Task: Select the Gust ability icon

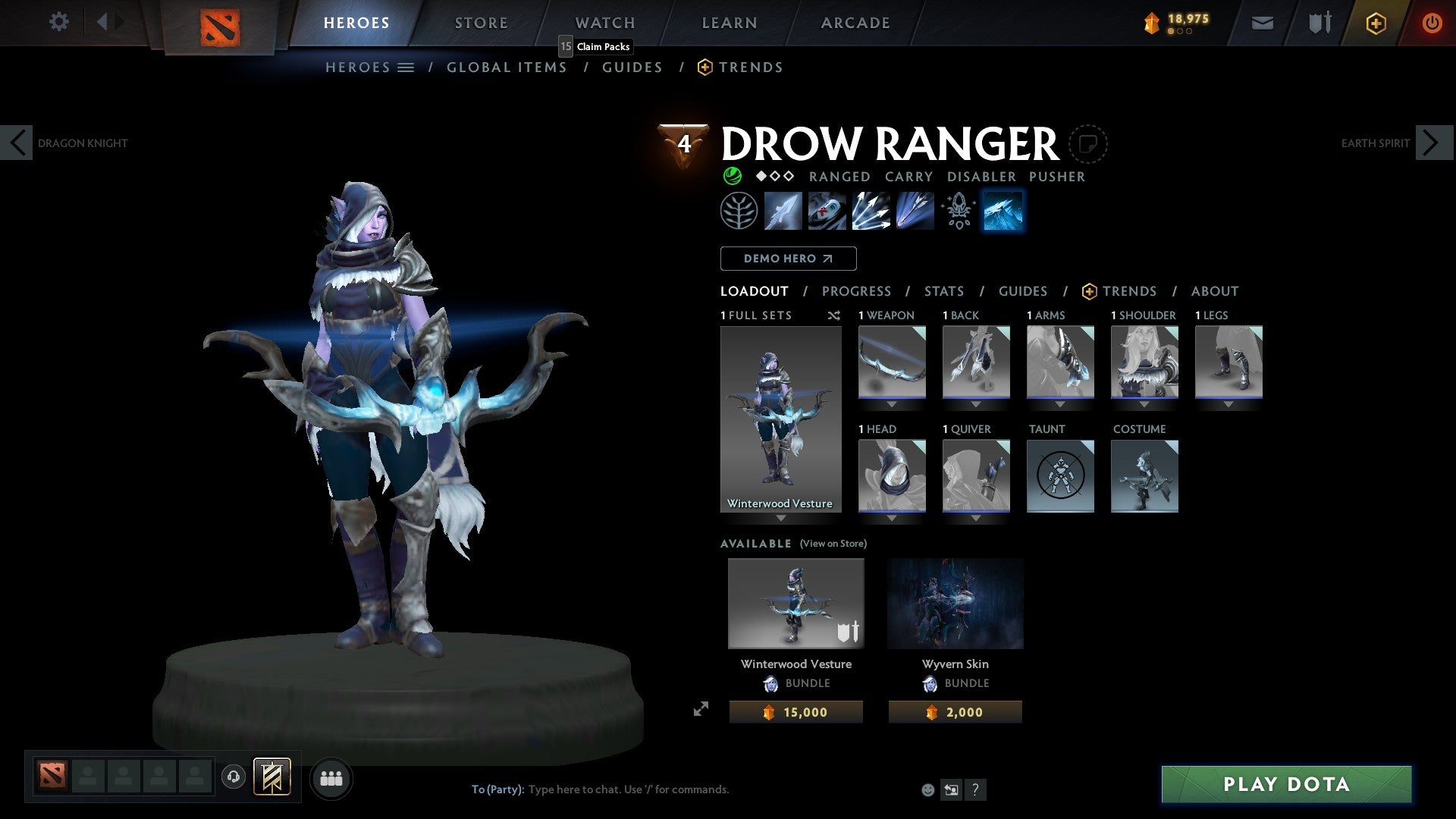Action: (827, 211)
